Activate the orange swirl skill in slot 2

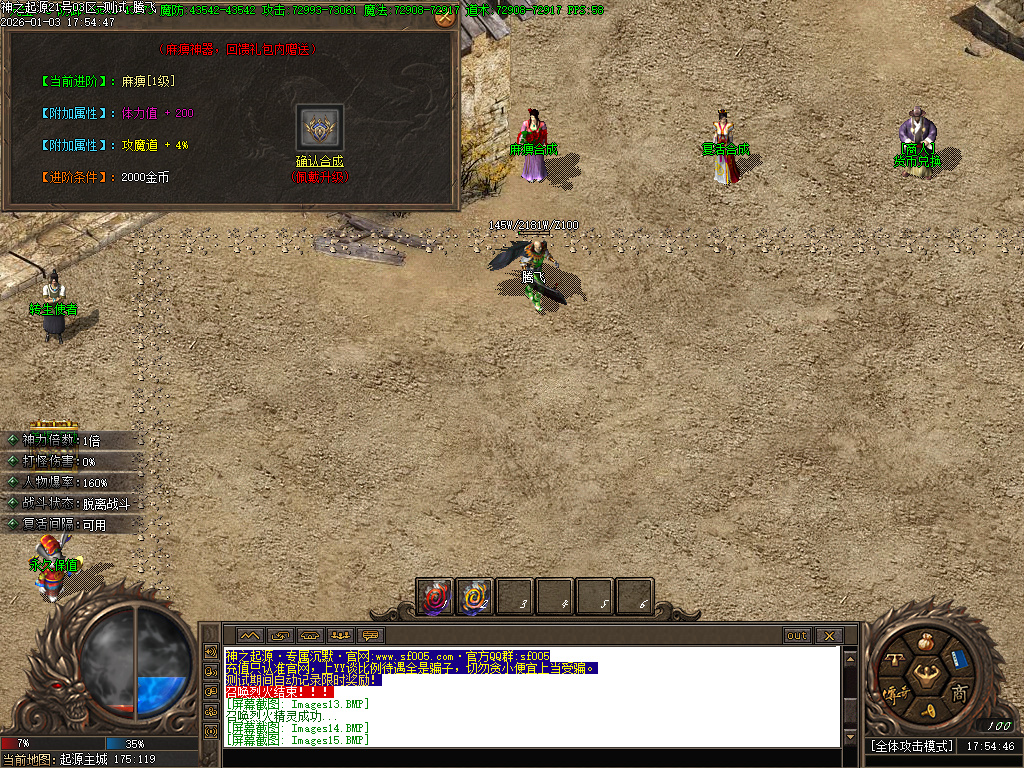pyautogui.click(x=474, y=597)
